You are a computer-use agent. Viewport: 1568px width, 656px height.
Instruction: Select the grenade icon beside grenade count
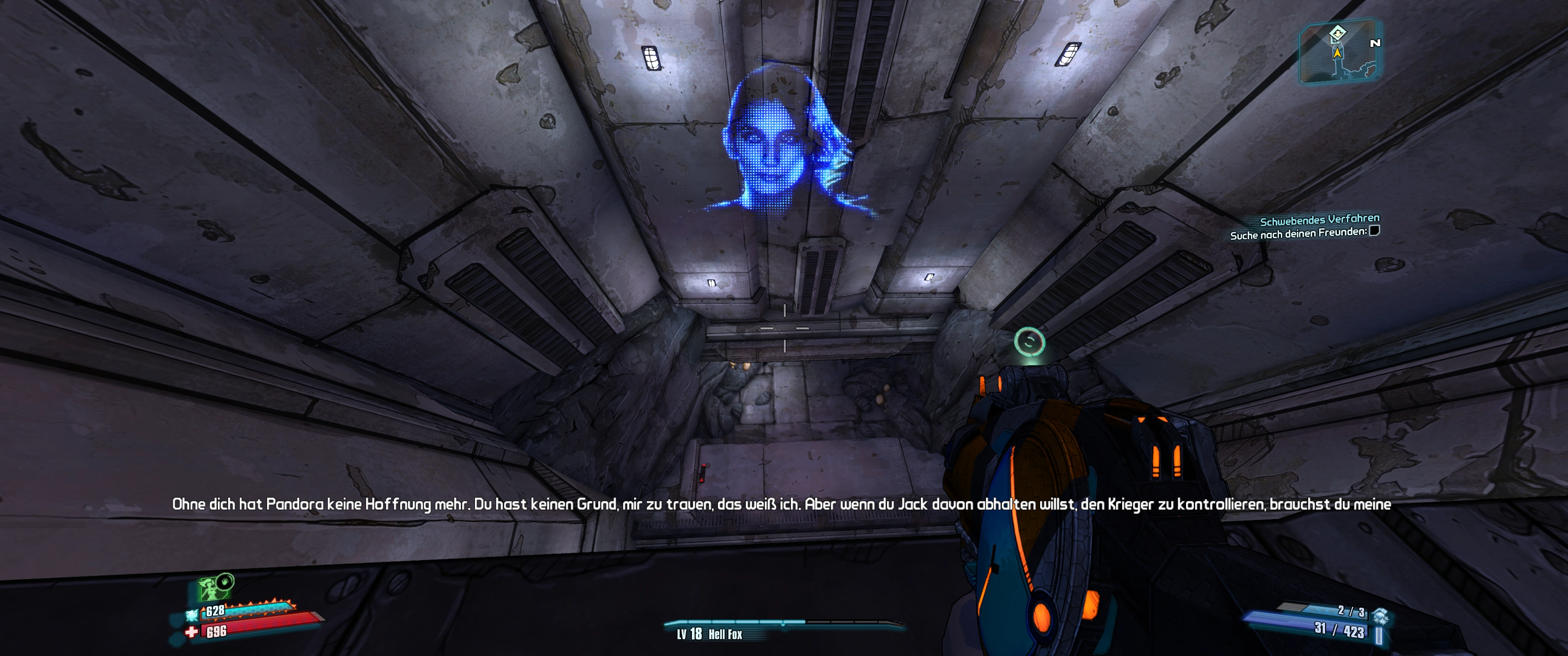click(x=1380, y=616)
